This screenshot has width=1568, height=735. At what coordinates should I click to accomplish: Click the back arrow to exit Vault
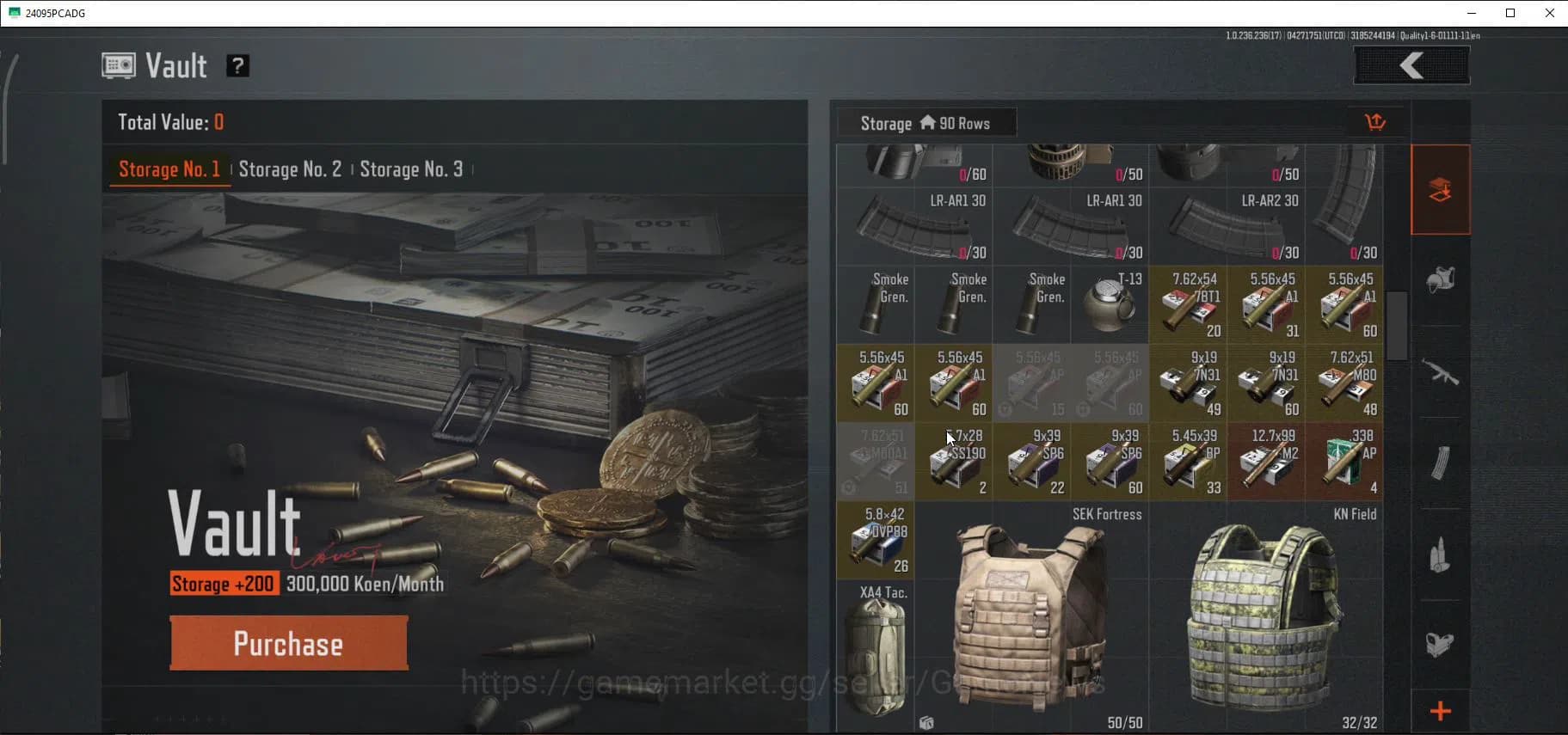pyautogui.click(x=1411, y=64)
